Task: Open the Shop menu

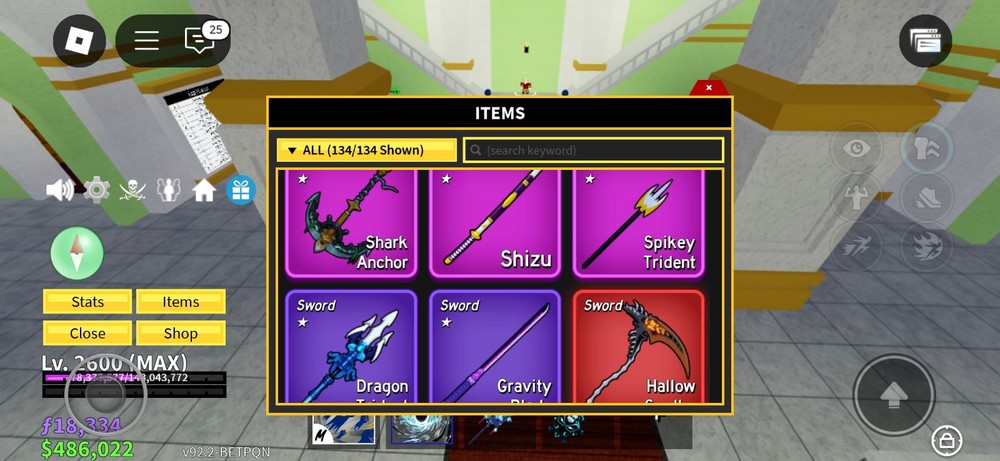Action: pos(181,334)
